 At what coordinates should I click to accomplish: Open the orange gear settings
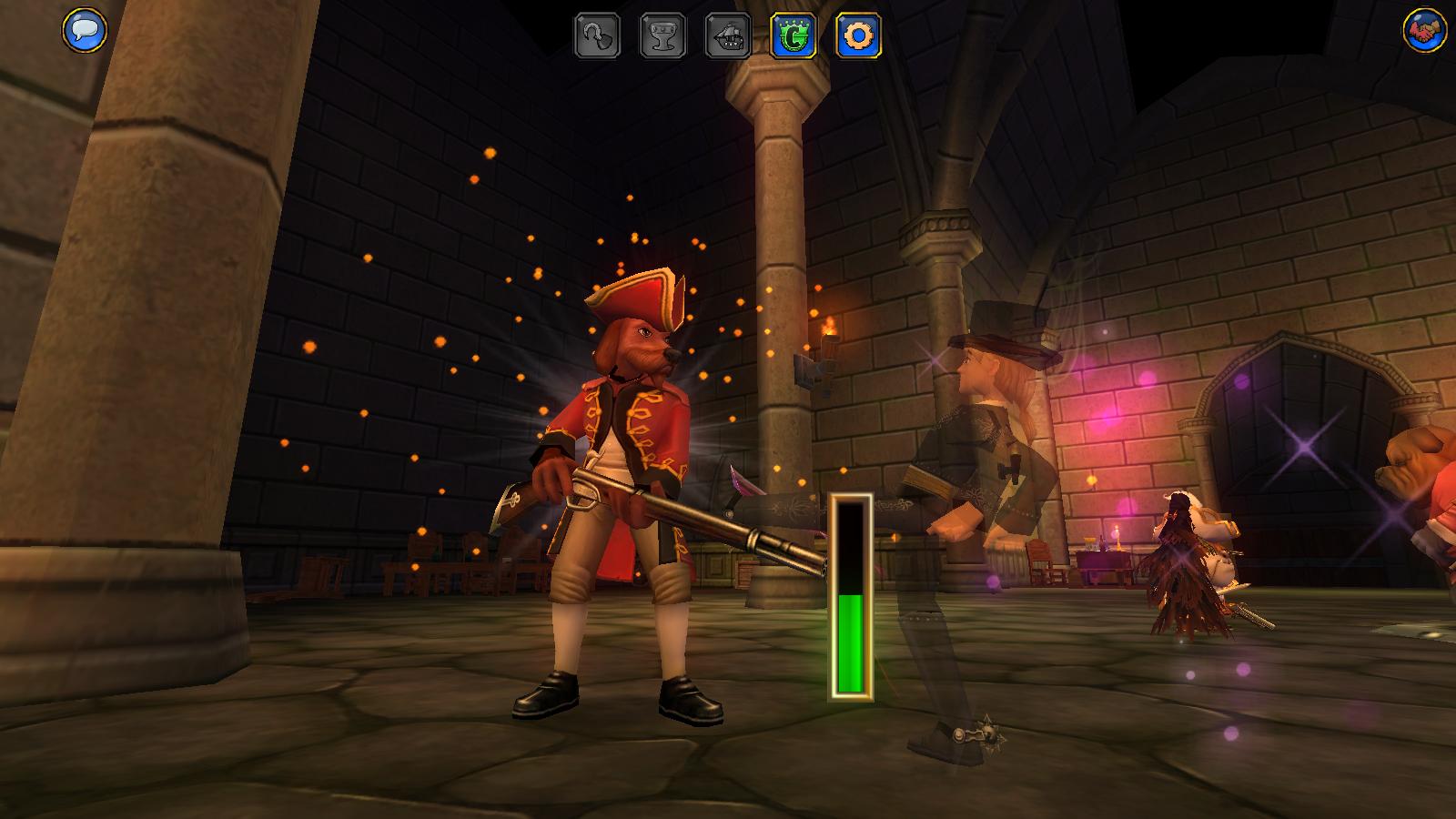858,36
